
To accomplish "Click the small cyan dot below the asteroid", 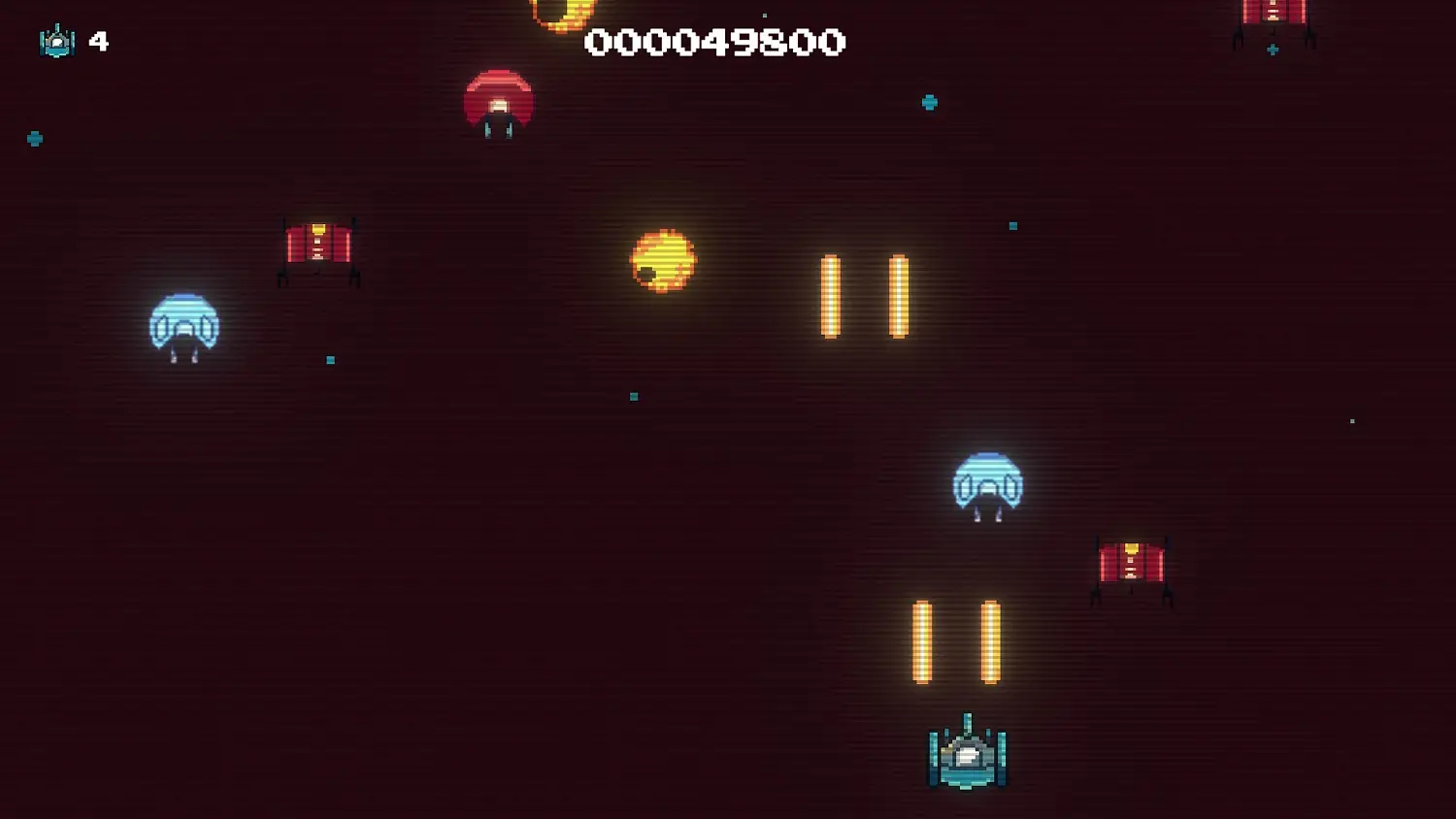I will [x=632, y=396].
